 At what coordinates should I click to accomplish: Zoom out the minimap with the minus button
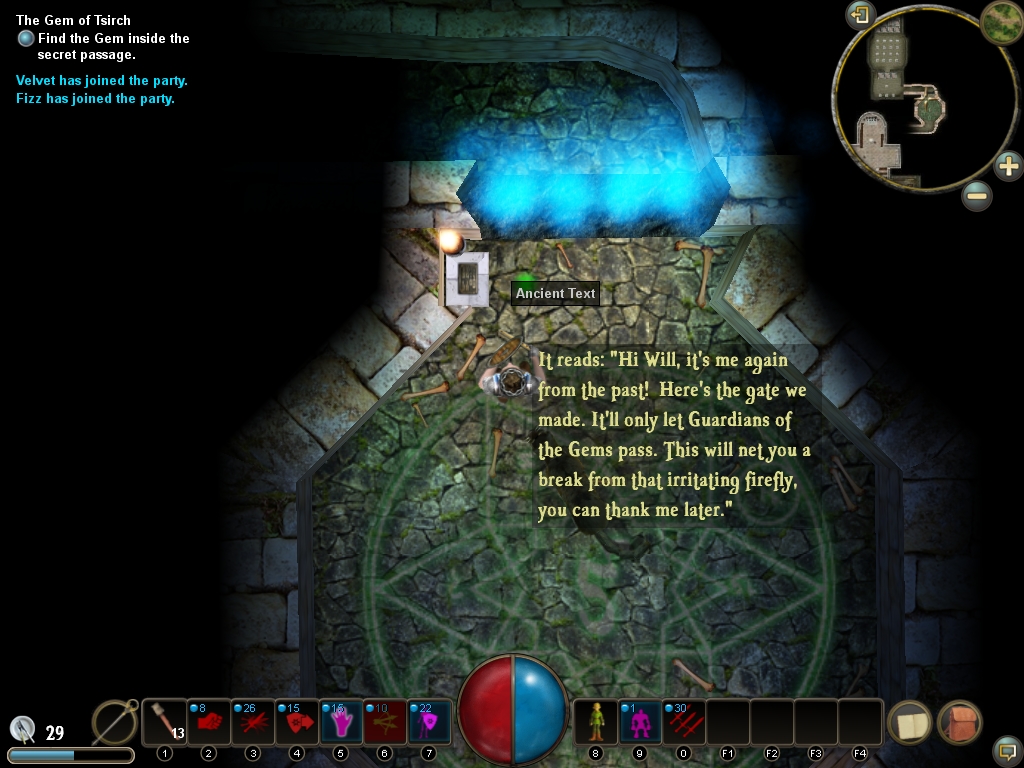pyautogui.click(x=977, y=196)
